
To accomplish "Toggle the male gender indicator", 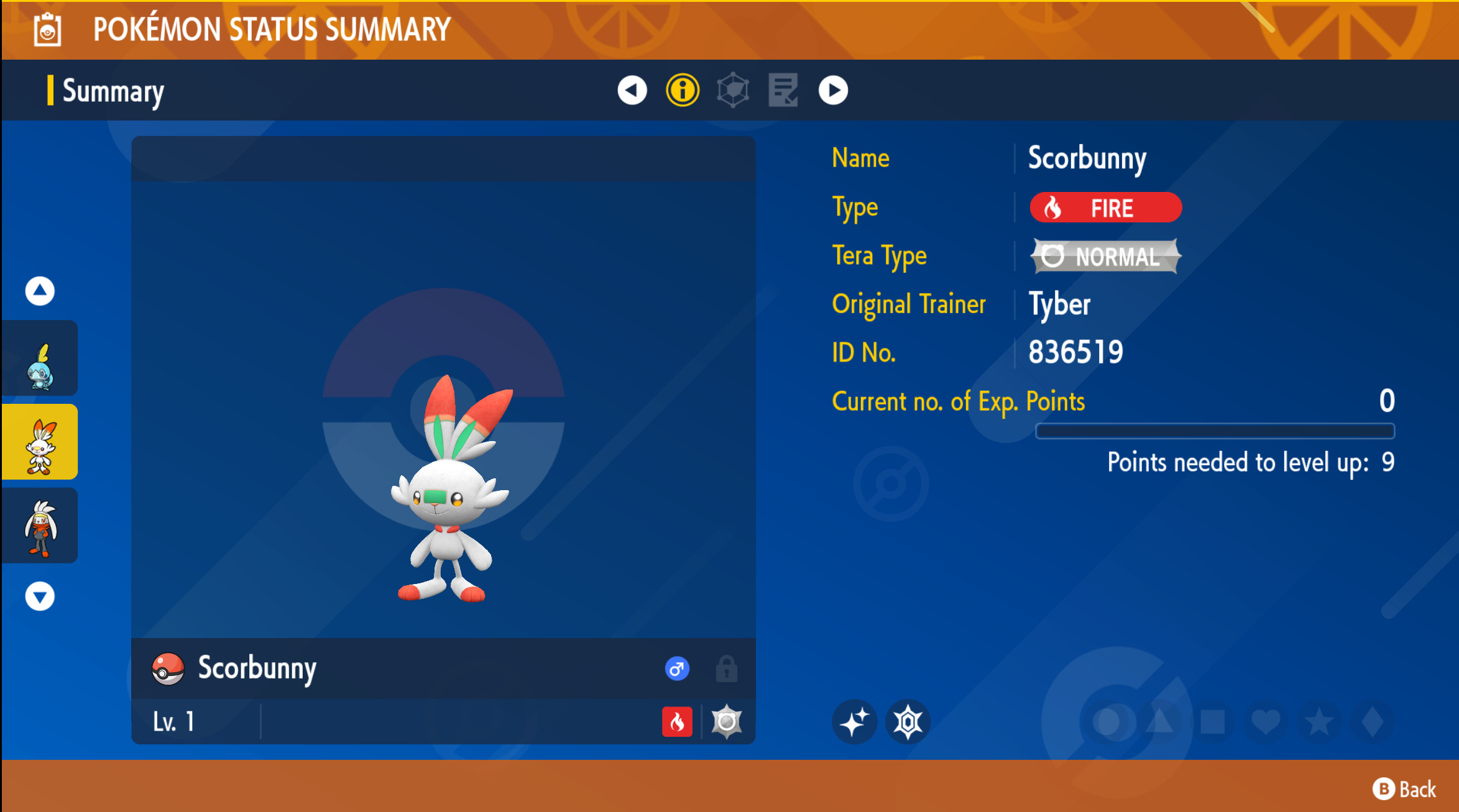I will pos(678,669).
